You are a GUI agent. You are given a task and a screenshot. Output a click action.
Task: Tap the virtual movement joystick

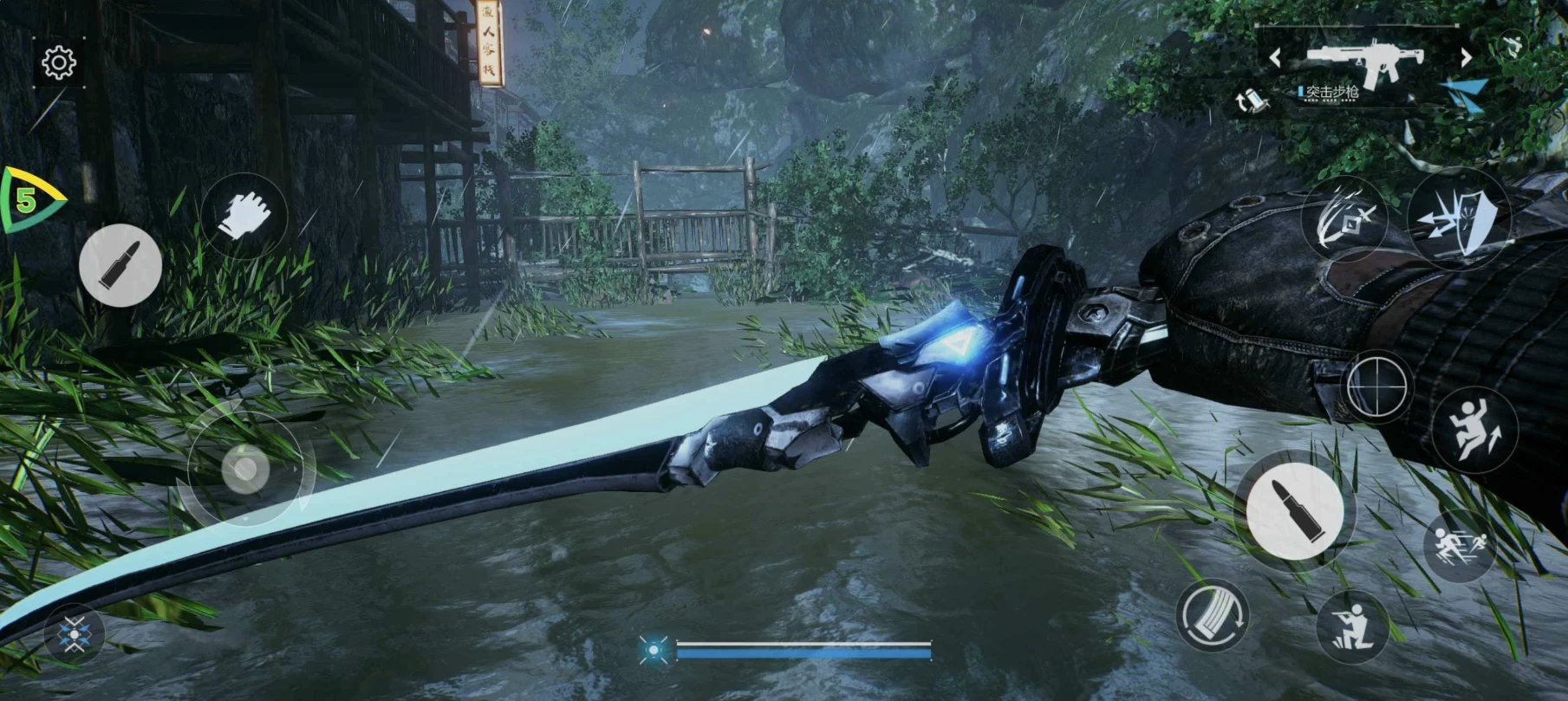click(x=245, y=470)
